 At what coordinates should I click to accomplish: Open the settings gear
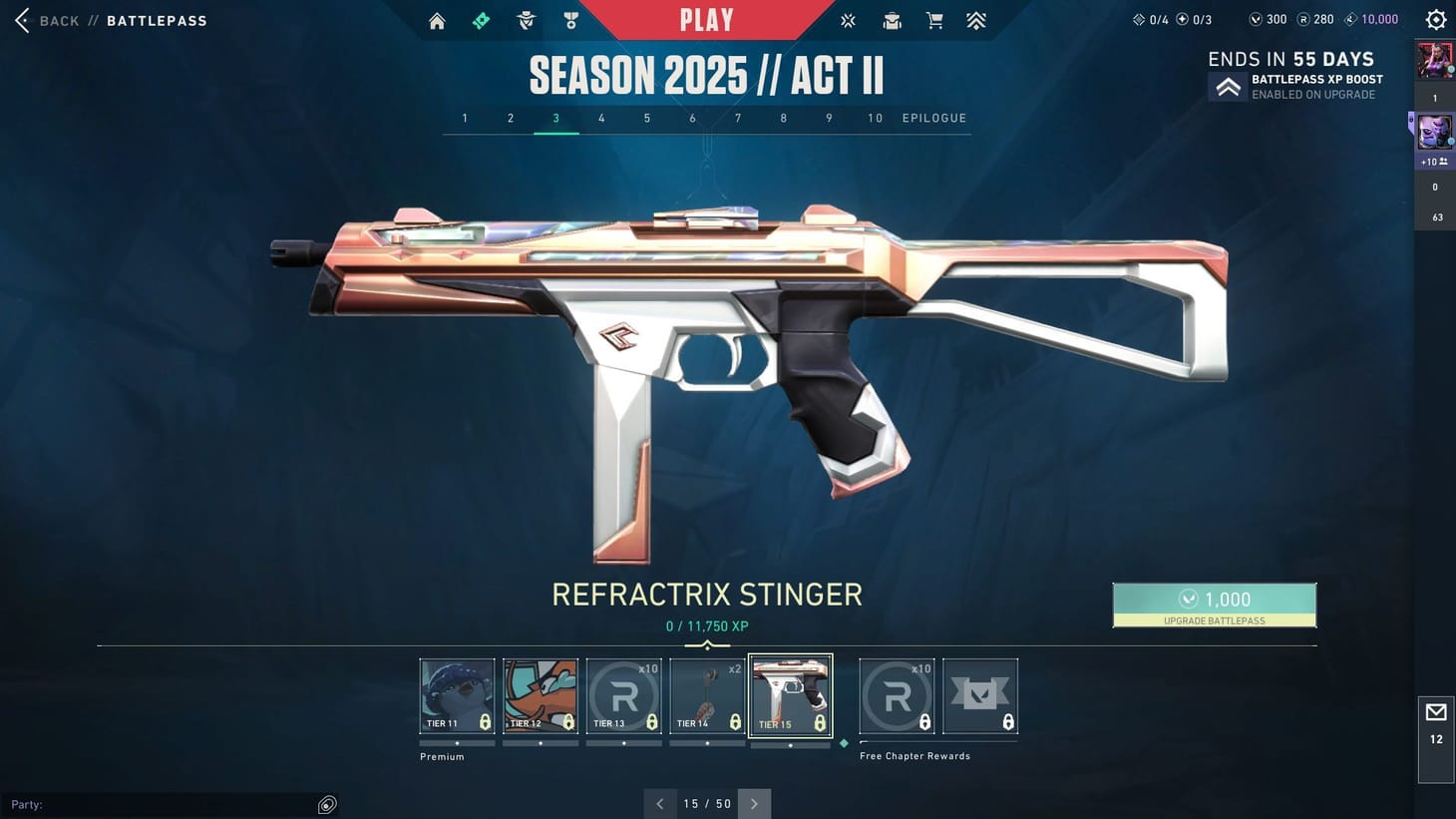(x=1435, y=19)
